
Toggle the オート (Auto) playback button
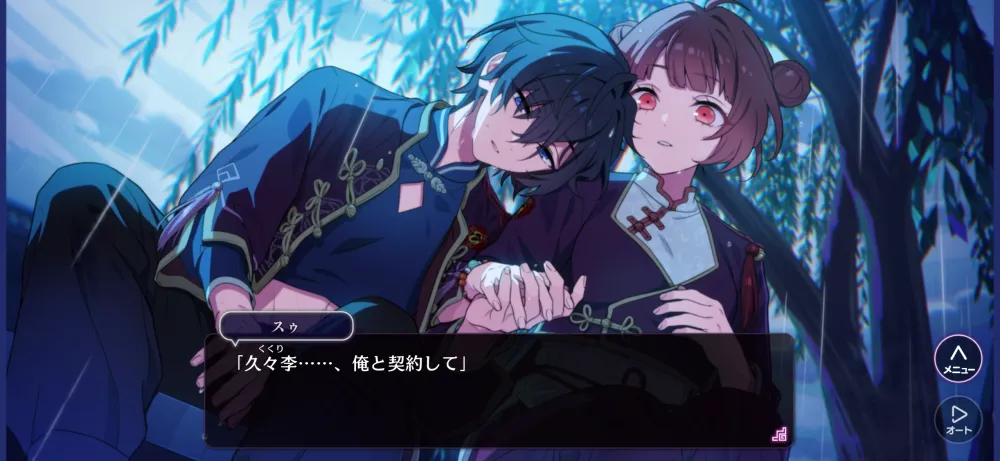pos(957,419)
